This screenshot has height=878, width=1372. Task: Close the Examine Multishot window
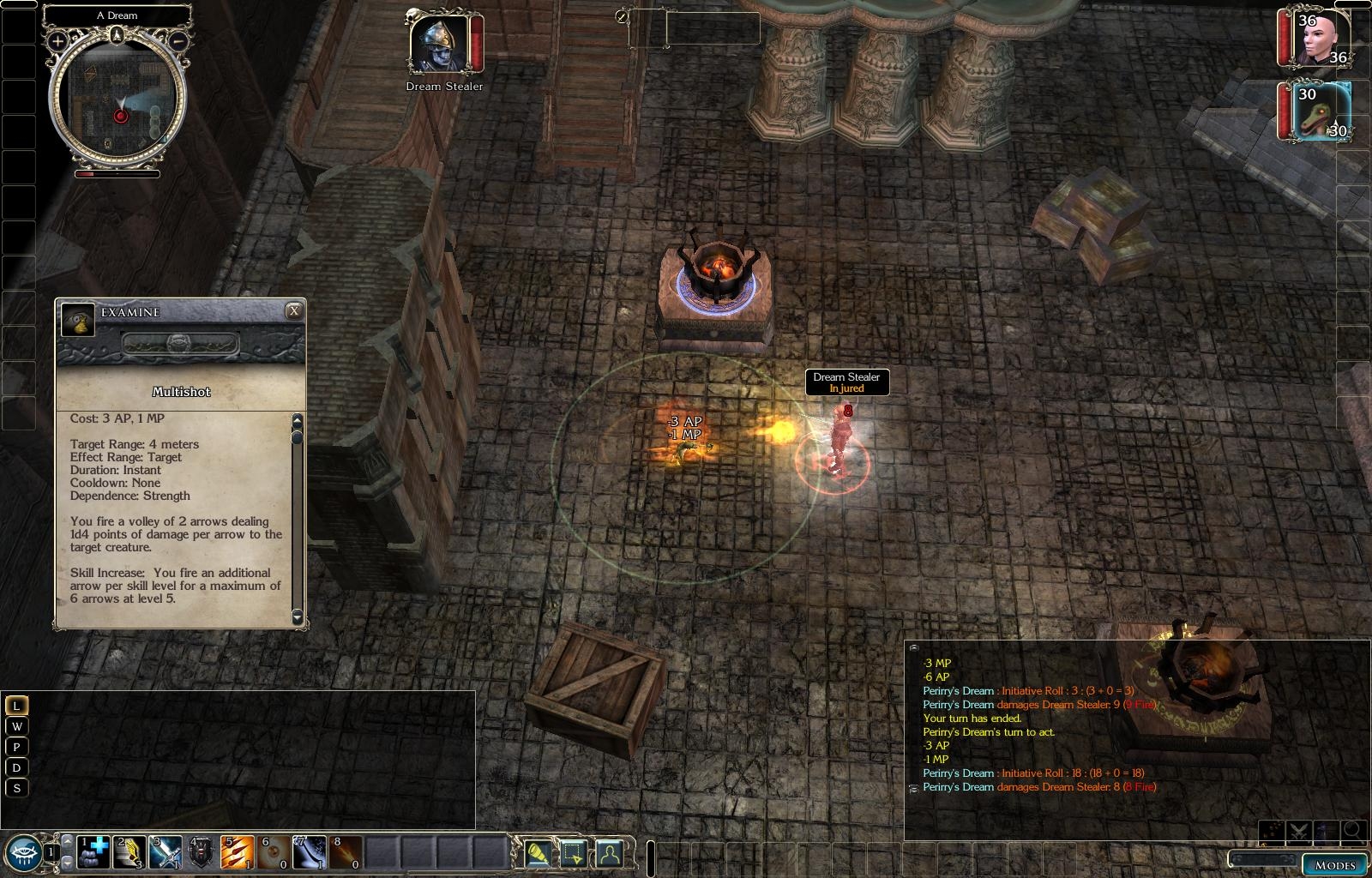pos(294,311)
